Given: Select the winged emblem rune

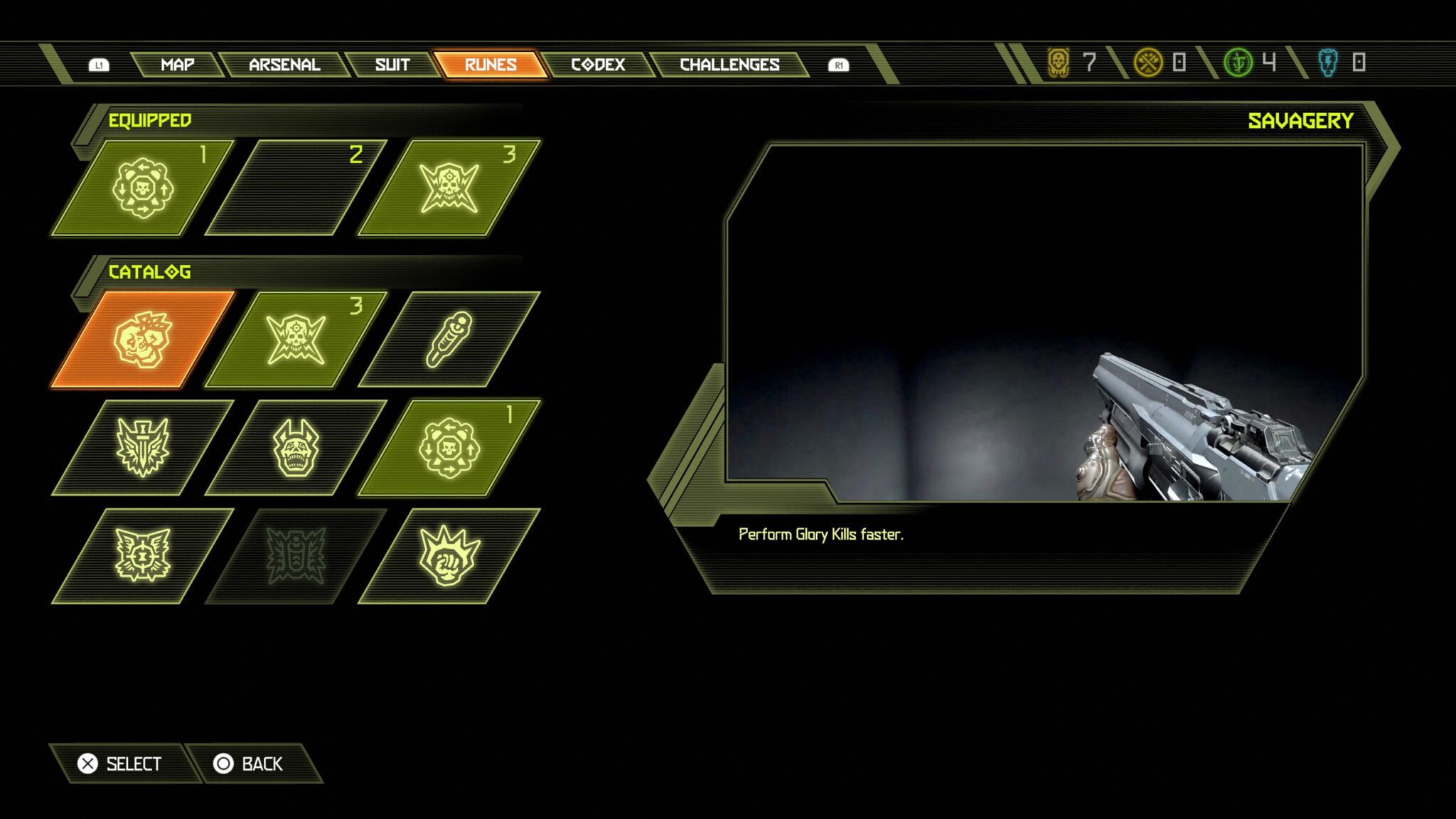Looking at the screenshot, I should [x=143, y=556].
